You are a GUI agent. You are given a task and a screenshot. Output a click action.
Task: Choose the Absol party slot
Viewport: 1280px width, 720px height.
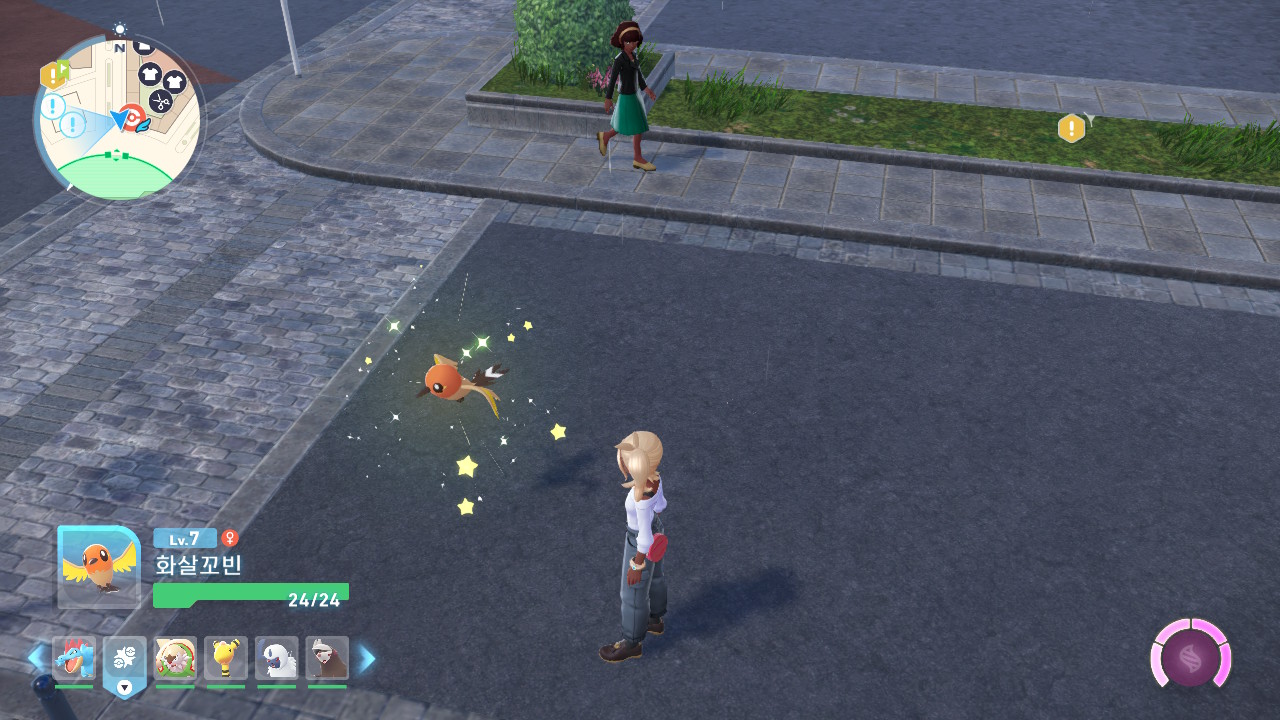[276, 659]
